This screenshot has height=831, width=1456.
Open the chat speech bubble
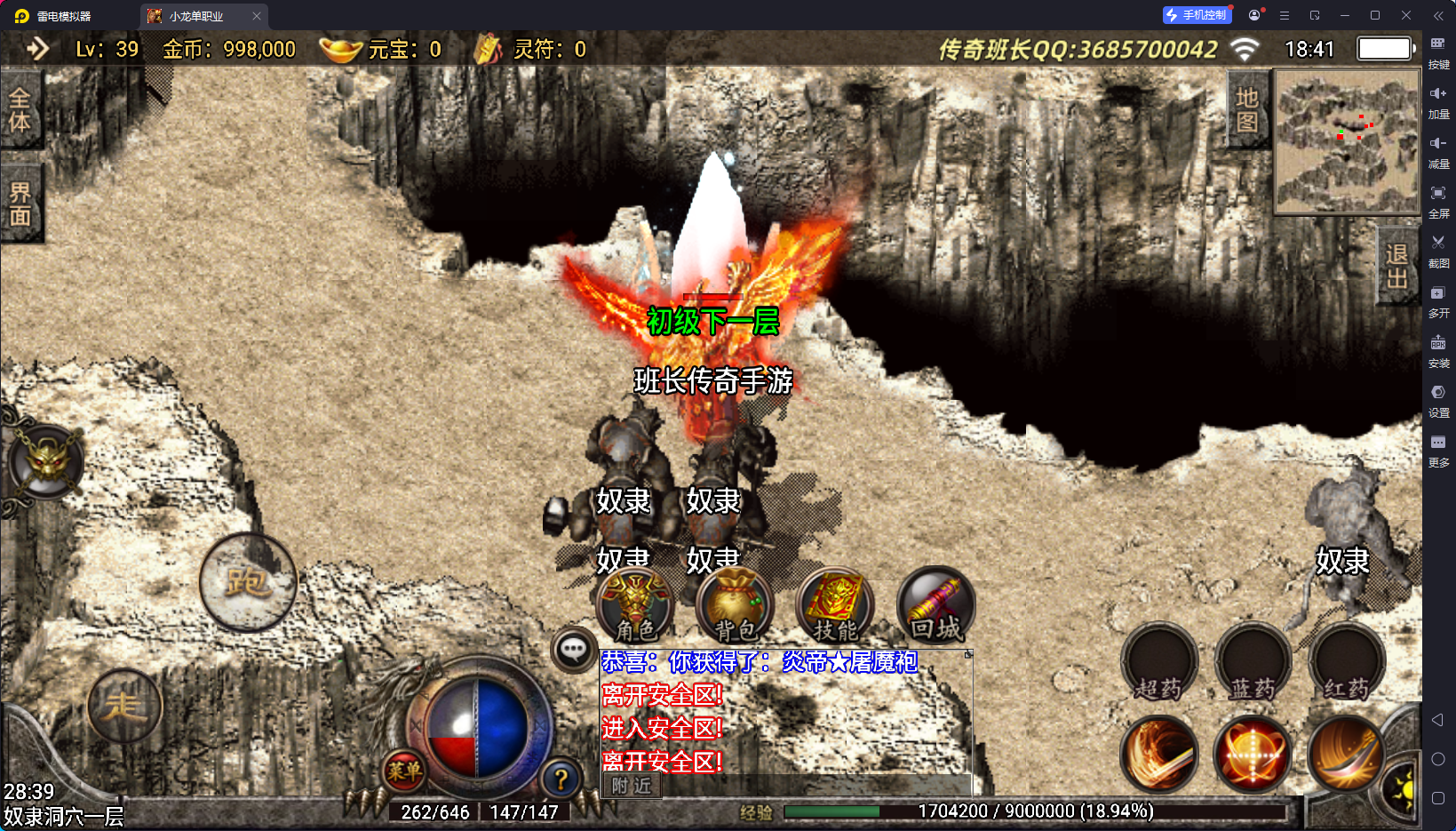(x=573, y=650)
